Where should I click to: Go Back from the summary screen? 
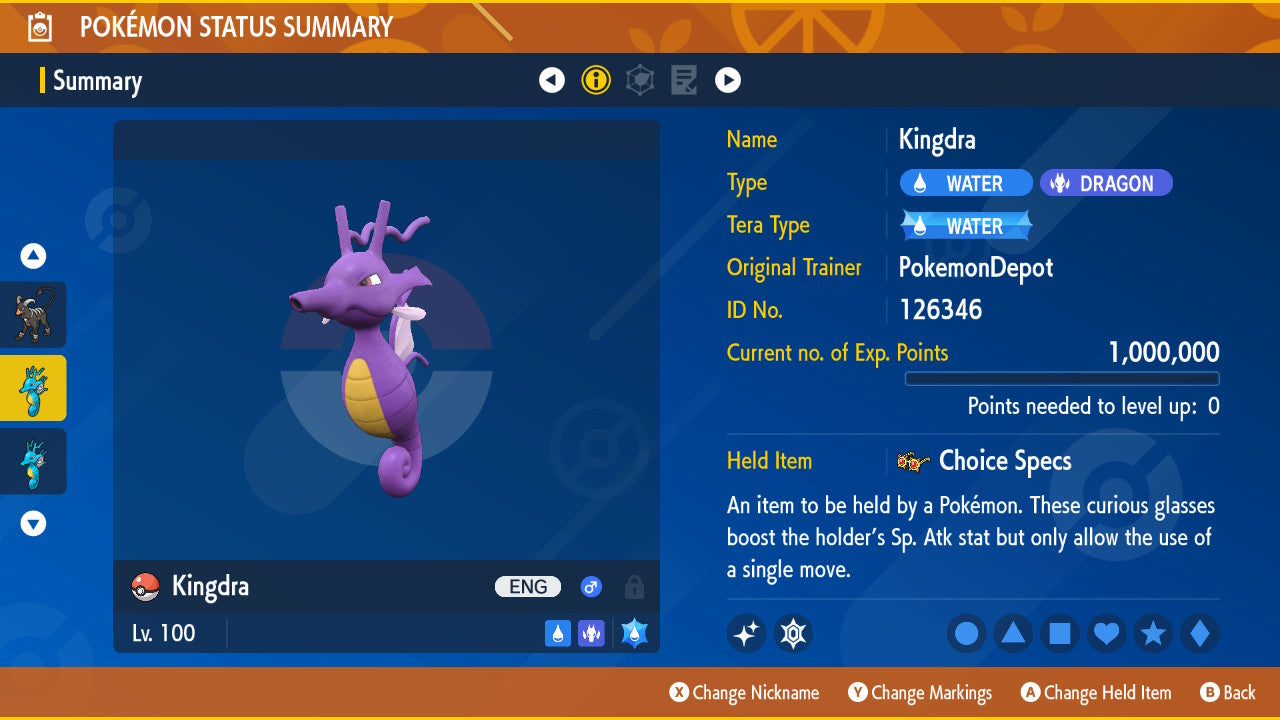(1228, 692)
